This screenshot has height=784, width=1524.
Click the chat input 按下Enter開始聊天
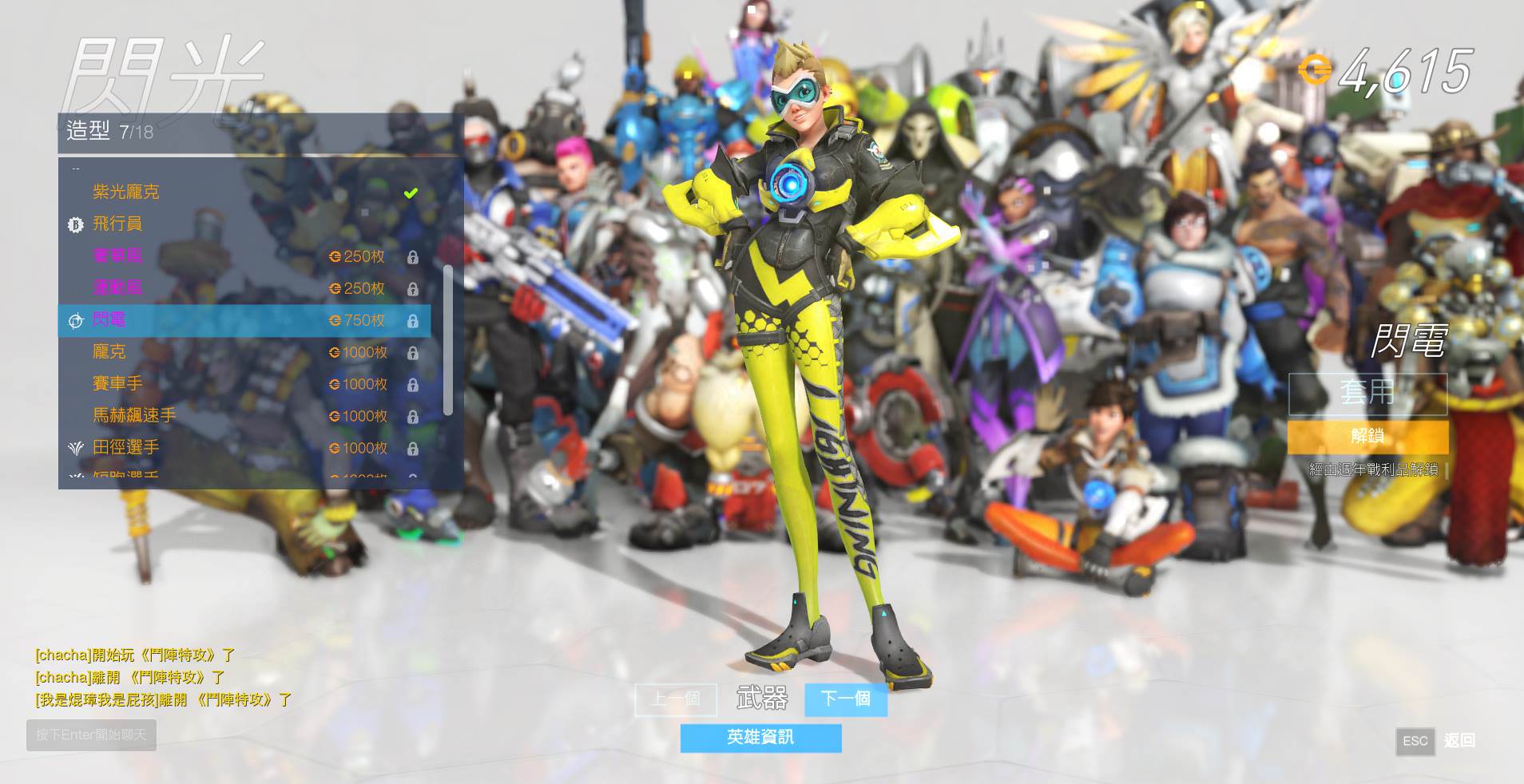[90, 735]
